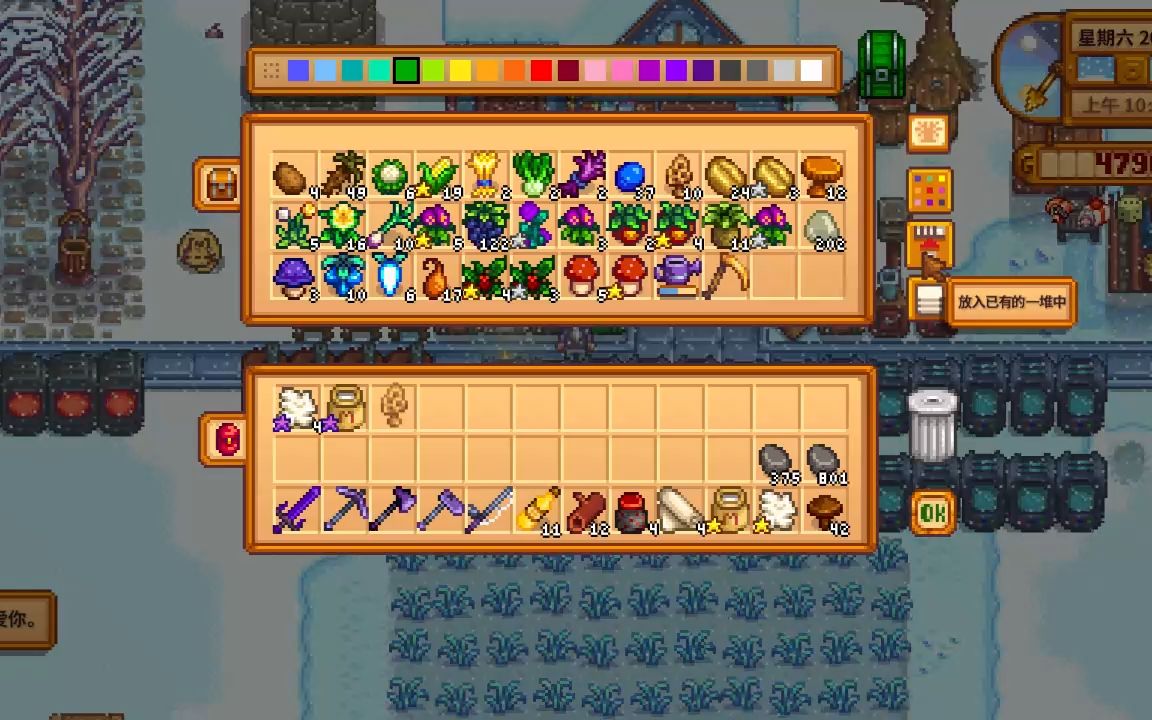This screenshot has height=720, width=1152.
Task: Grab the corn stack from the chest
Action: click(x=437, y=176)
